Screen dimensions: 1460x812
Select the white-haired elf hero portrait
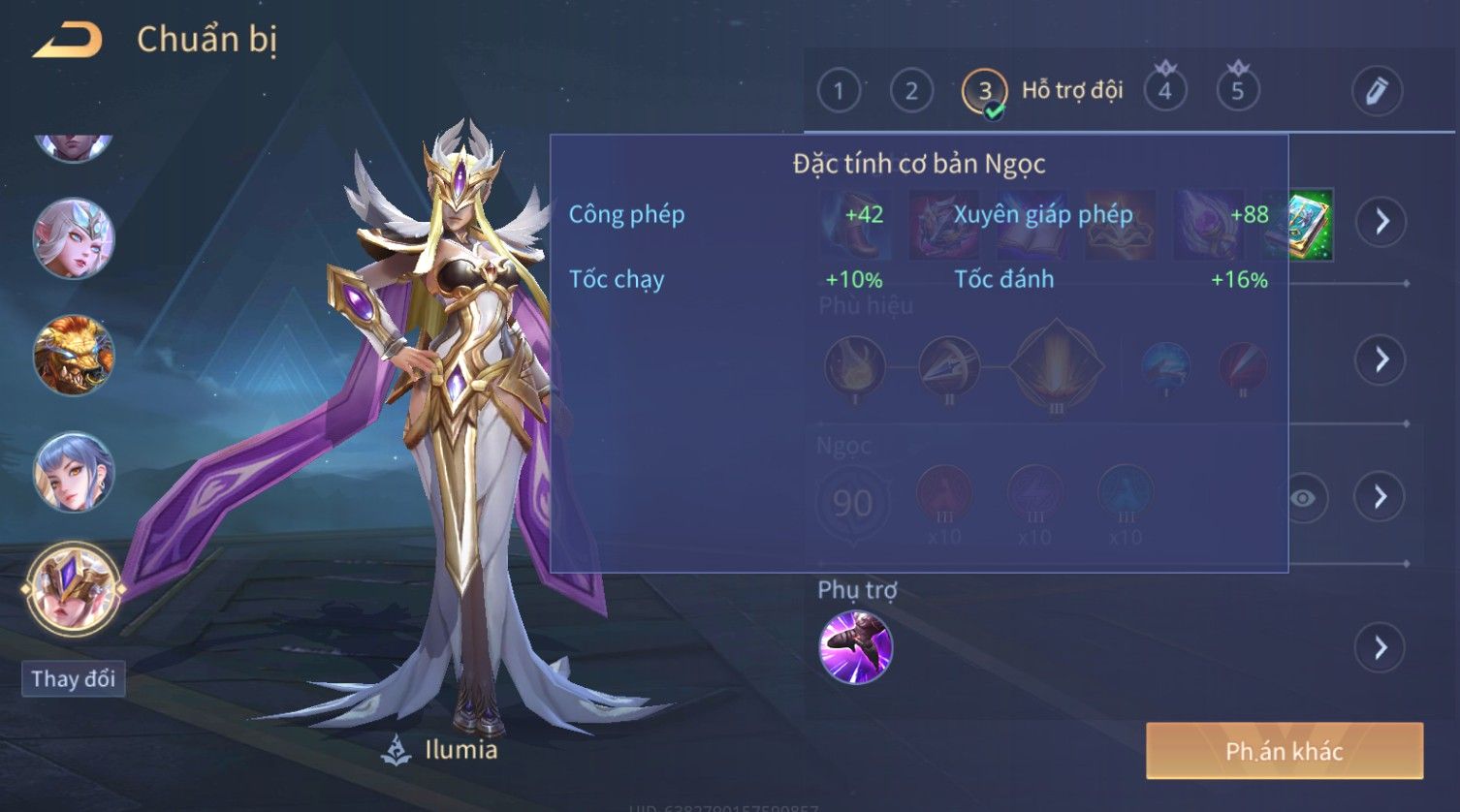coord(74,238)
